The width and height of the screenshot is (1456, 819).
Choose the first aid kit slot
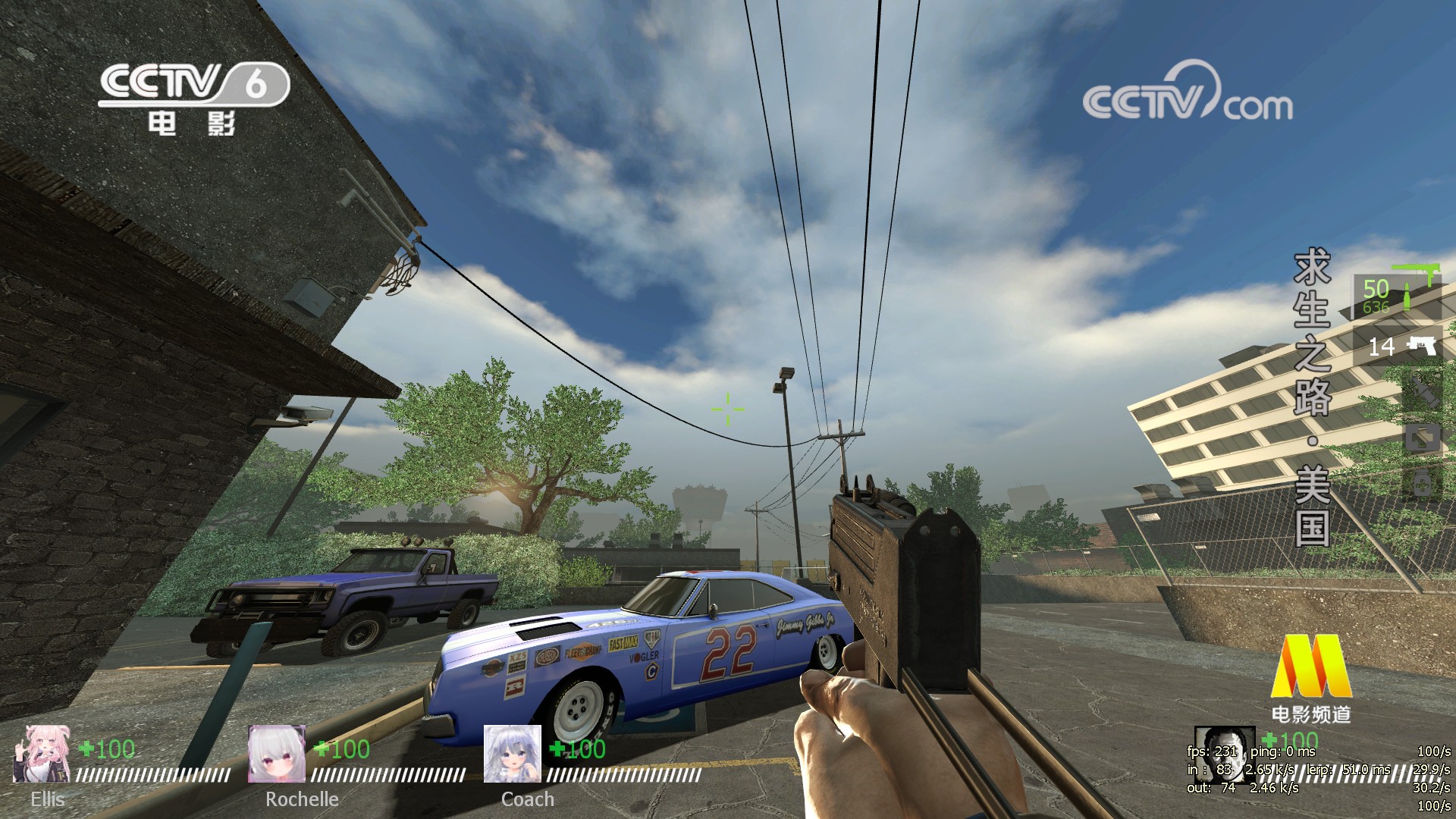1423,438
